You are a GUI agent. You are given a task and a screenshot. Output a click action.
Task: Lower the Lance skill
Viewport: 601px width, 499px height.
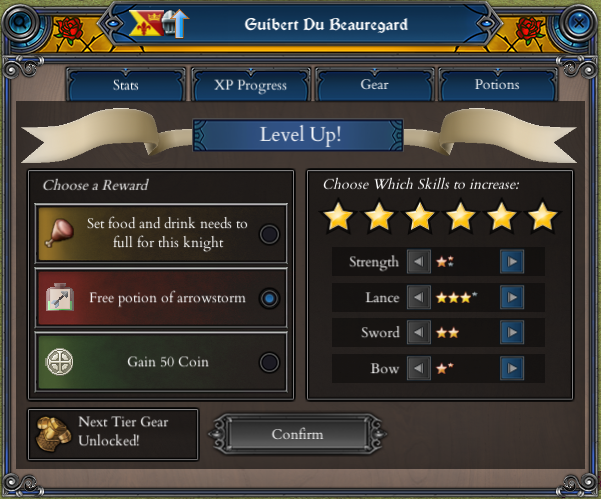pos(419,298)
